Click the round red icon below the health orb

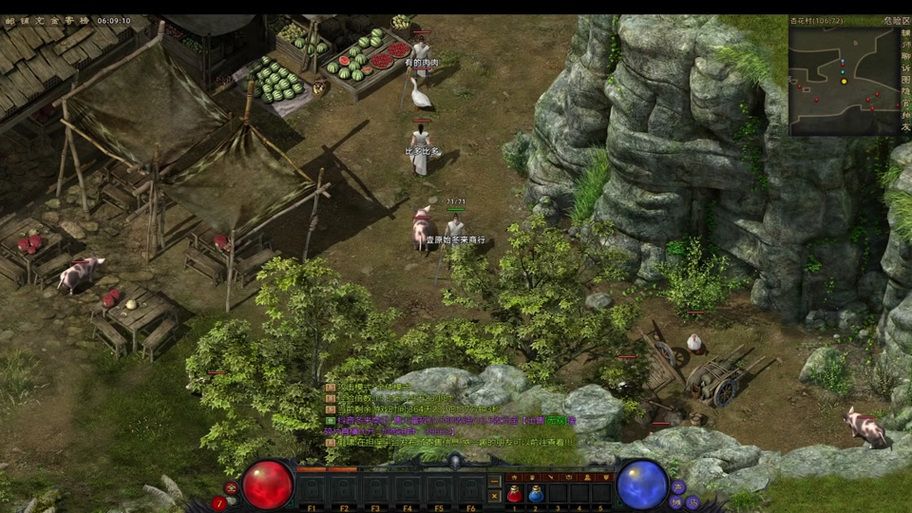220,503
